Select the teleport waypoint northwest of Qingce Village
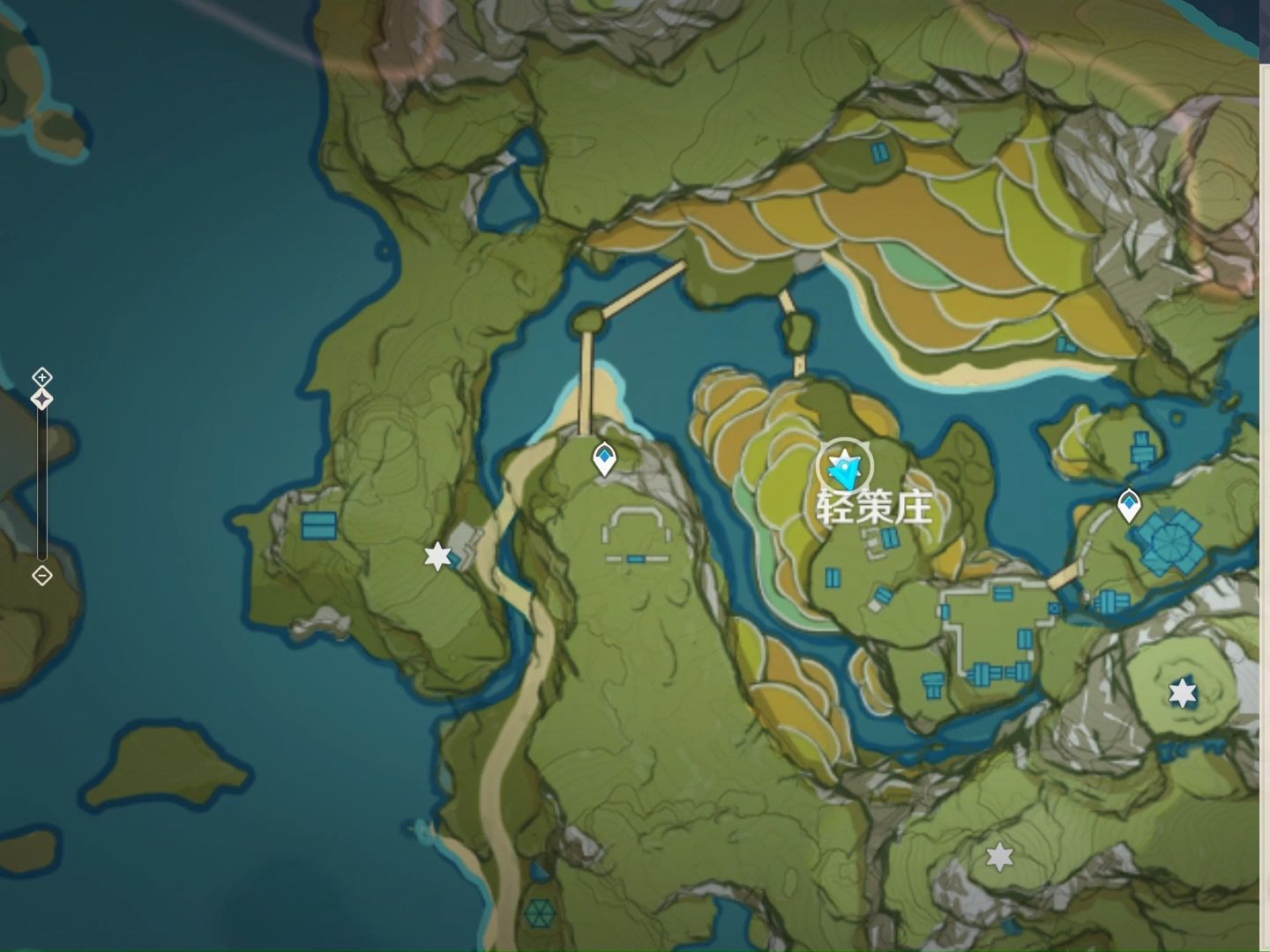 [x=604, y=457]
